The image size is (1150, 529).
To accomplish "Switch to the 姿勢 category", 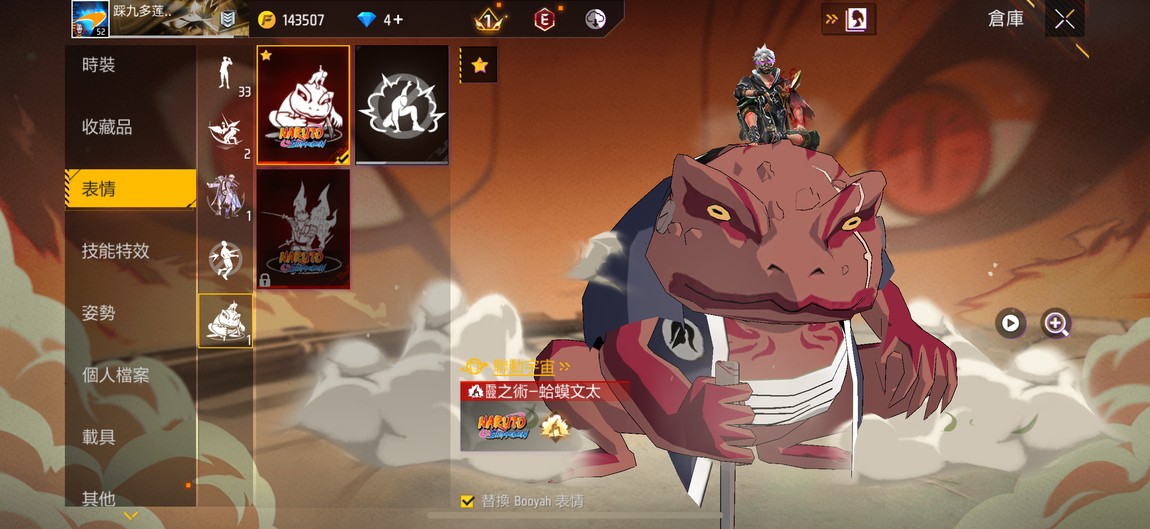I will 130,313.
